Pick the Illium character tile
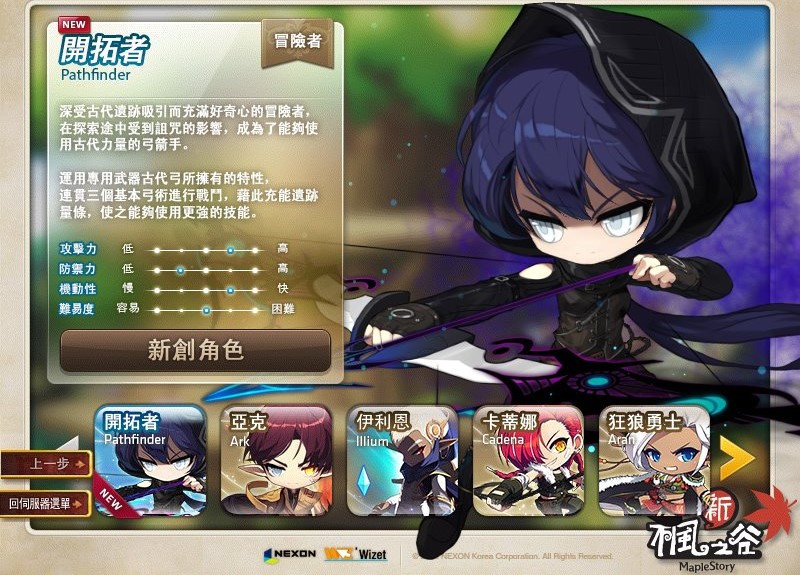This screenshot has width=800, height=575. coord(402,460)
